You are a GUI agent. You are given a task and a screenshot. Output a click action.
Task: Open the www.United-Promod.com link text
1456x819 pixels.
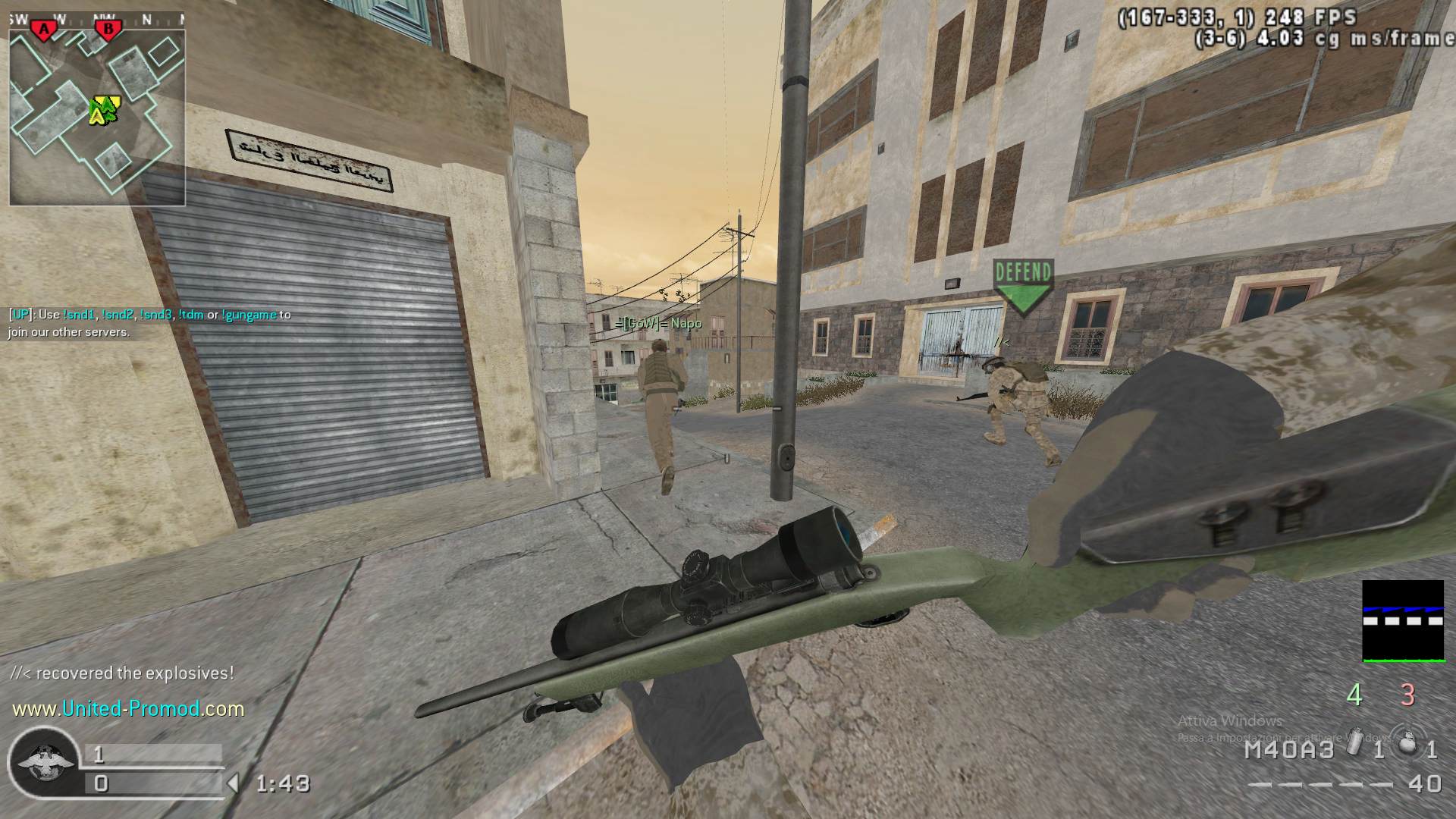click(128, 709)
